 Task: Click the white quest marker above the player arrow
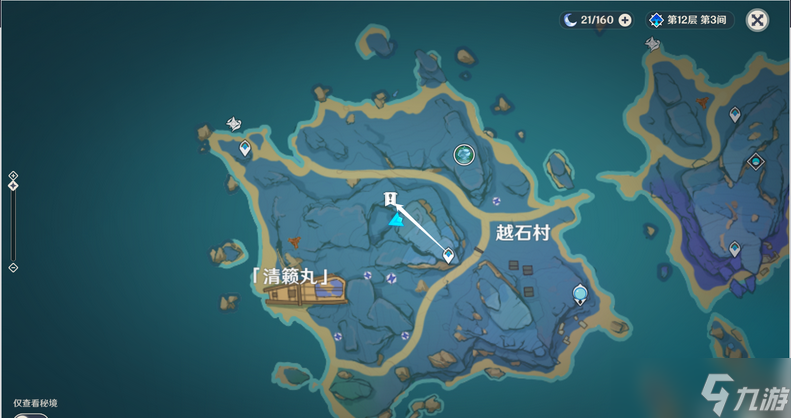coord(391,199)
